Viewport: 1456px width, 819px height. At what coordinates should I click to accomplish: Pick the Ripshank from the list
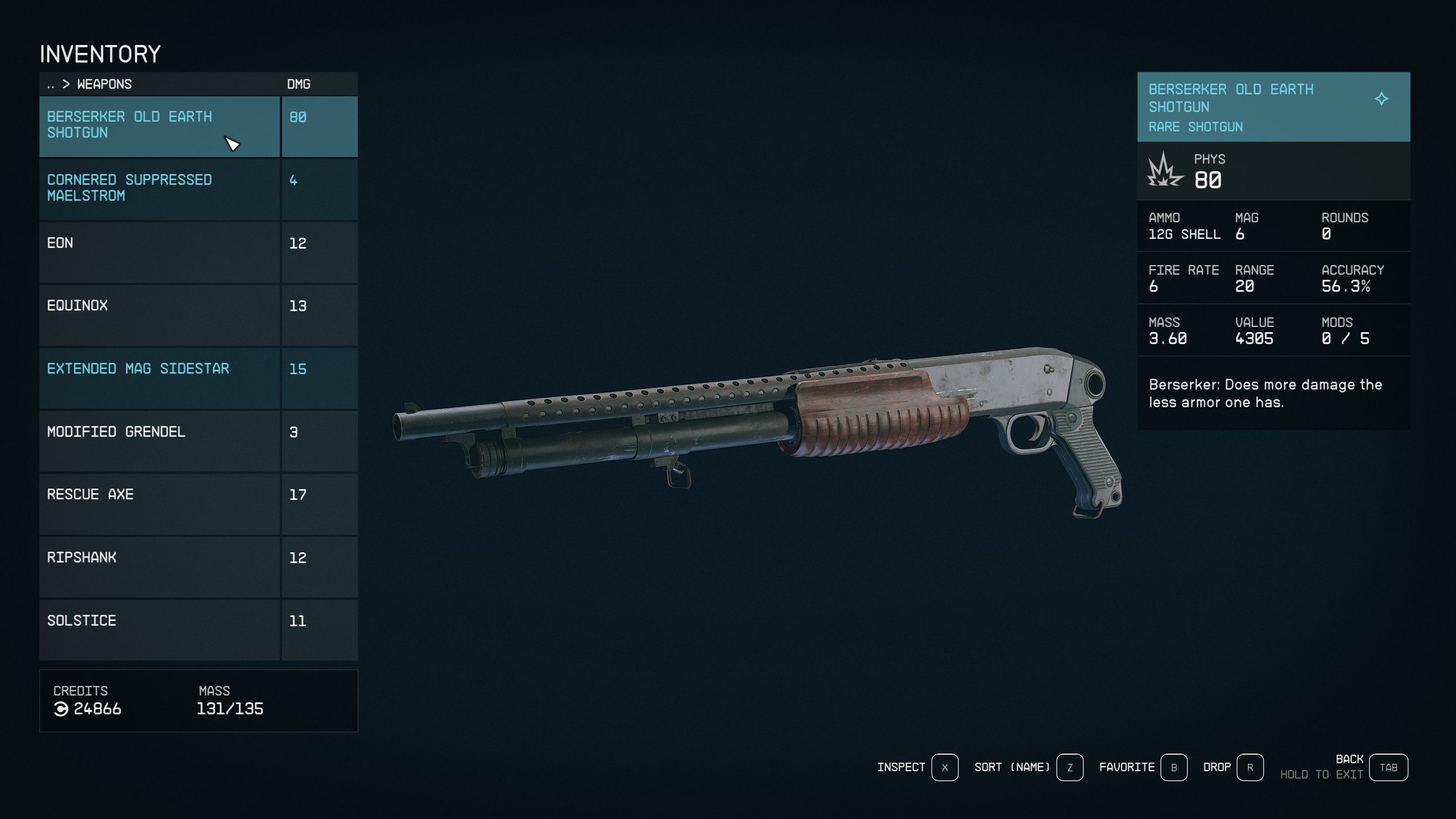pos(159,566)
